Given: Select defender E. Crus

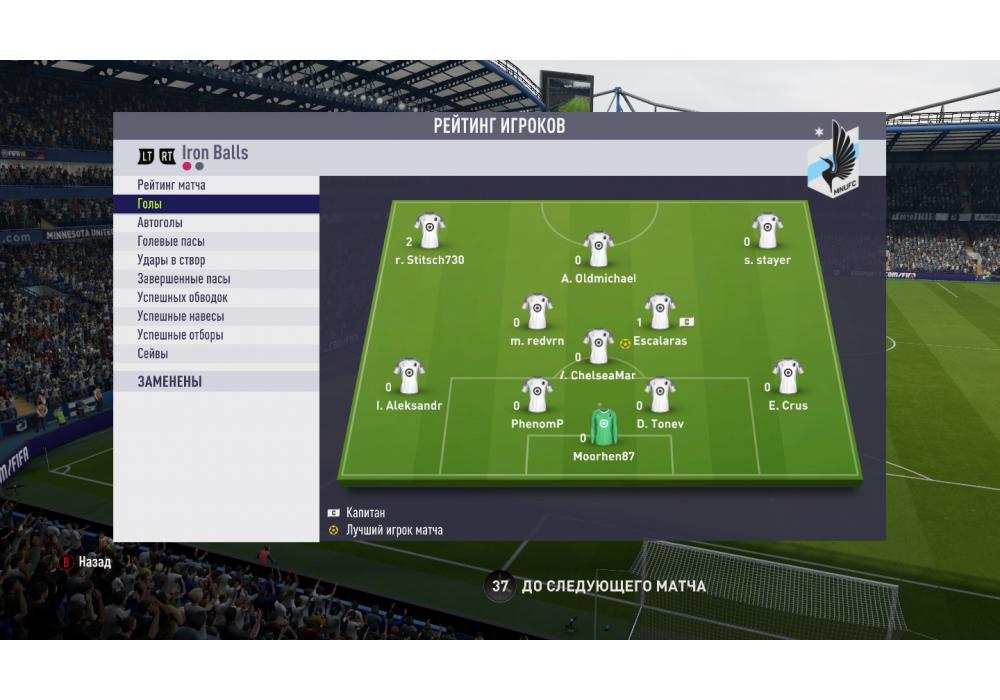Looking at the screenshot, I should tap(788, 377).
